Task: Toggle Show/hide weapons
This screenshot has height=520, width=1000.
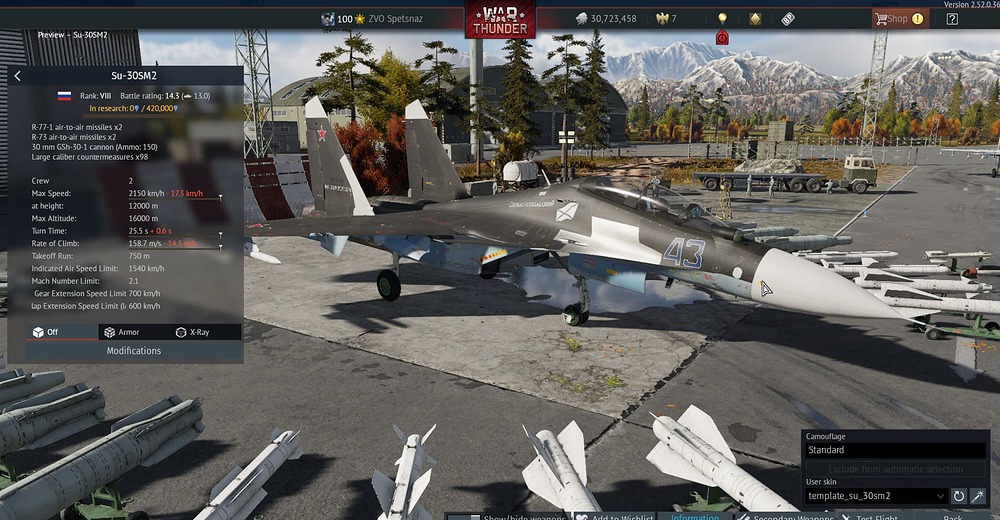Action: [x=508, y=517]
